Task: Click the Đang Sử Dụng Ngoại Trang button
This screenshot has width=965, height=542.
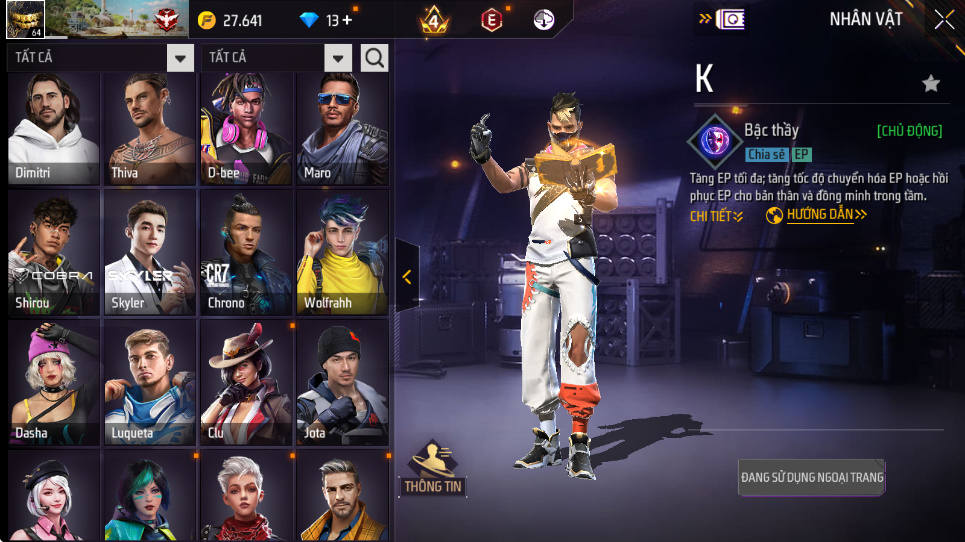Action: 812,477
